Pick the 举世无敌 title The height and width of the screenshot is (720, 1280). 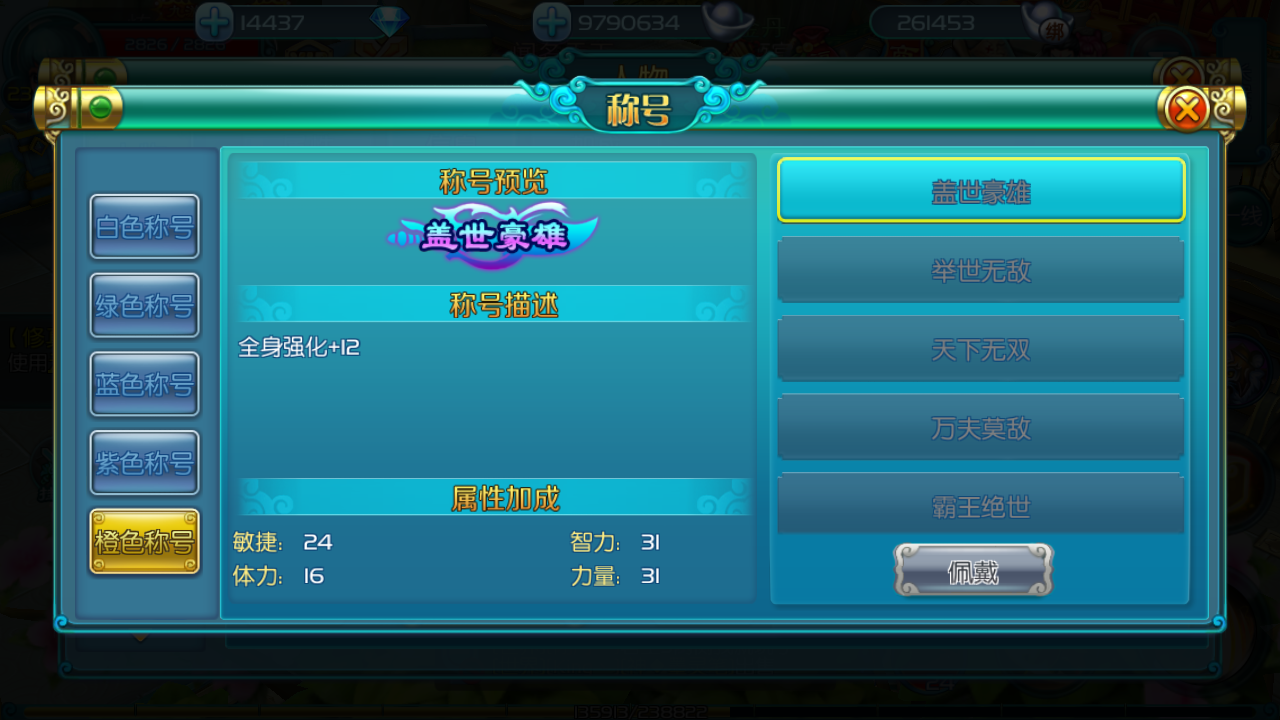pyautogui.click(x=981, y=270)
